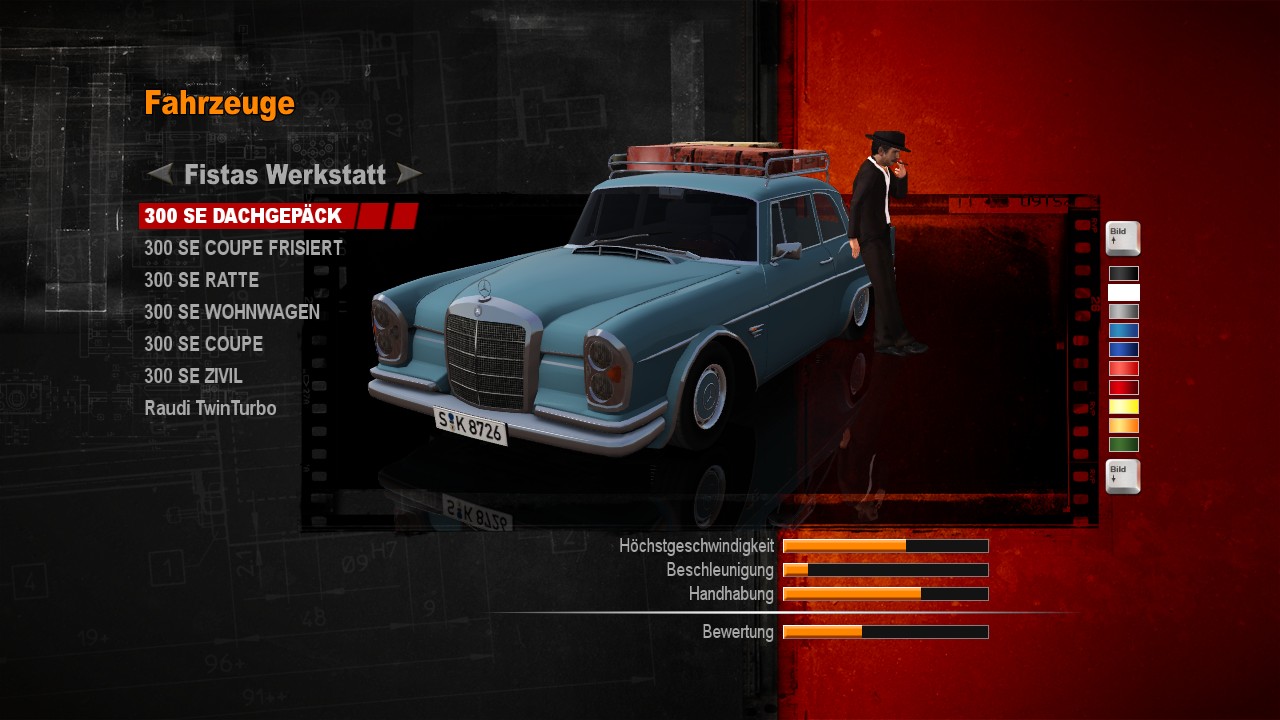Choose the plain 300 SE COUPE entry
Screen dimensions: 1280x720
pos(203,344)
